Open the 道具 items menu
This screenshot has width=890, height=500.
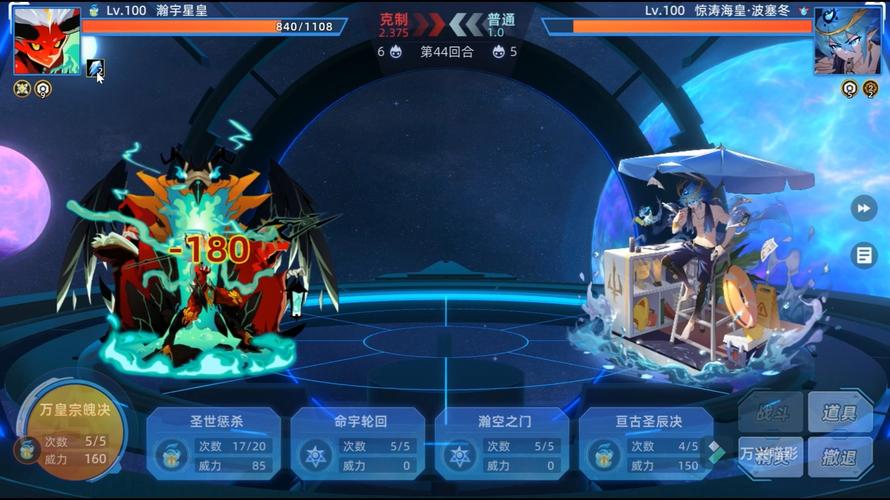839,412
